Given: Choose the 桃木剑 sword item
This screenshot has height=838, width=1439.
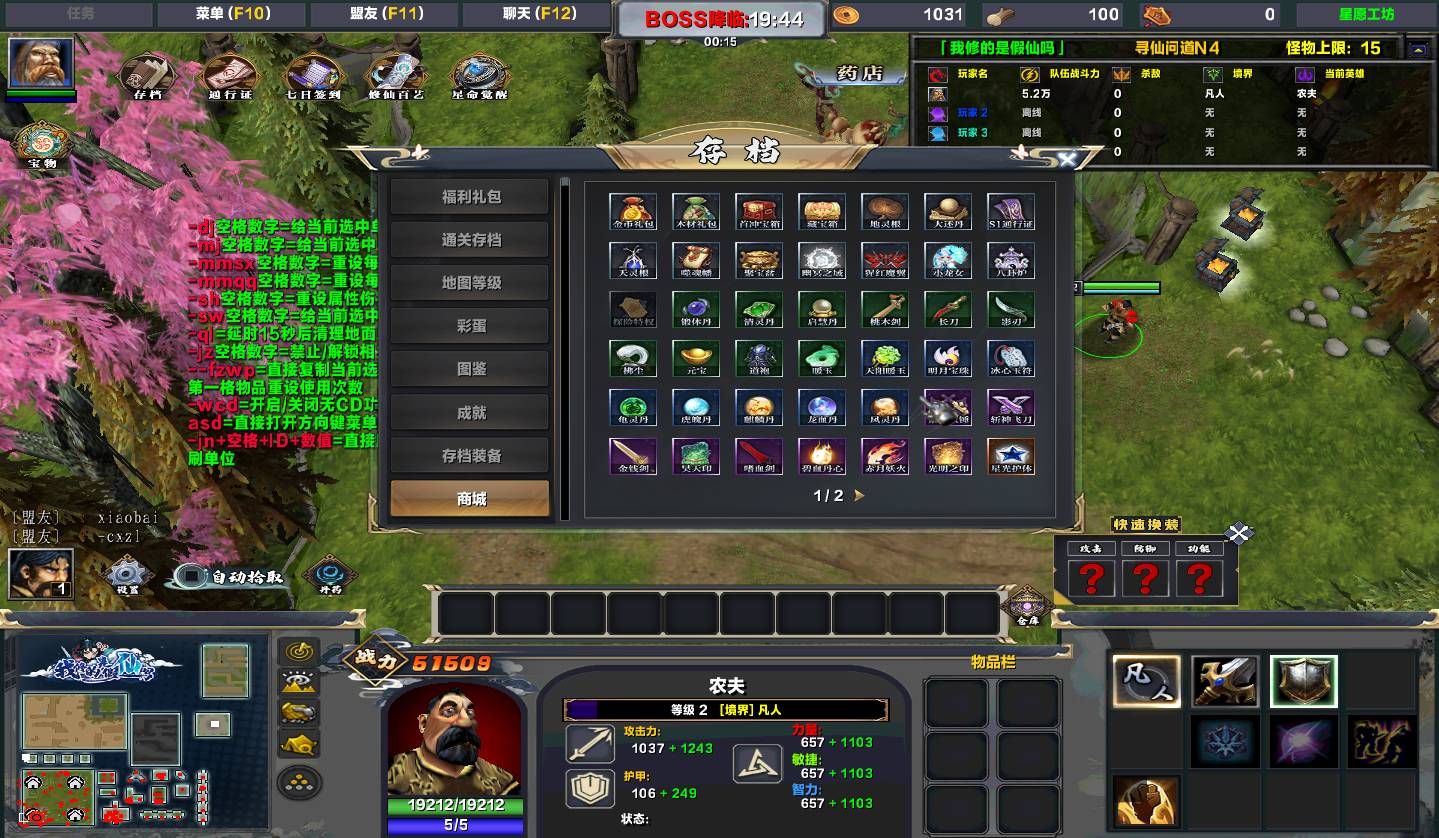Looking at the screenshot, I should [885, 309].
